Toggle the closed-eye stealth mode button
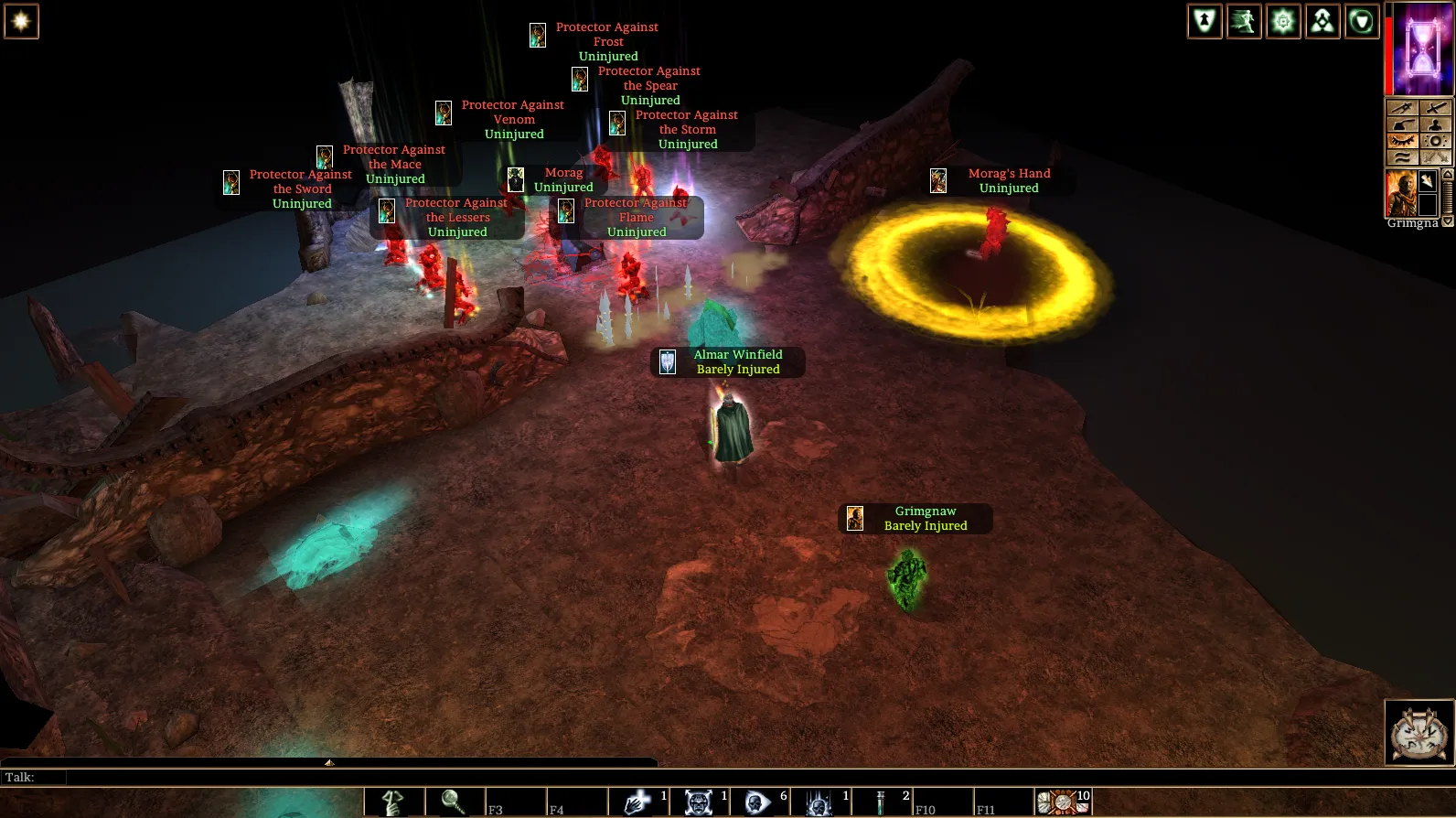The height and width of the screenshot is (818, 1456). [x=1402, y=141]
